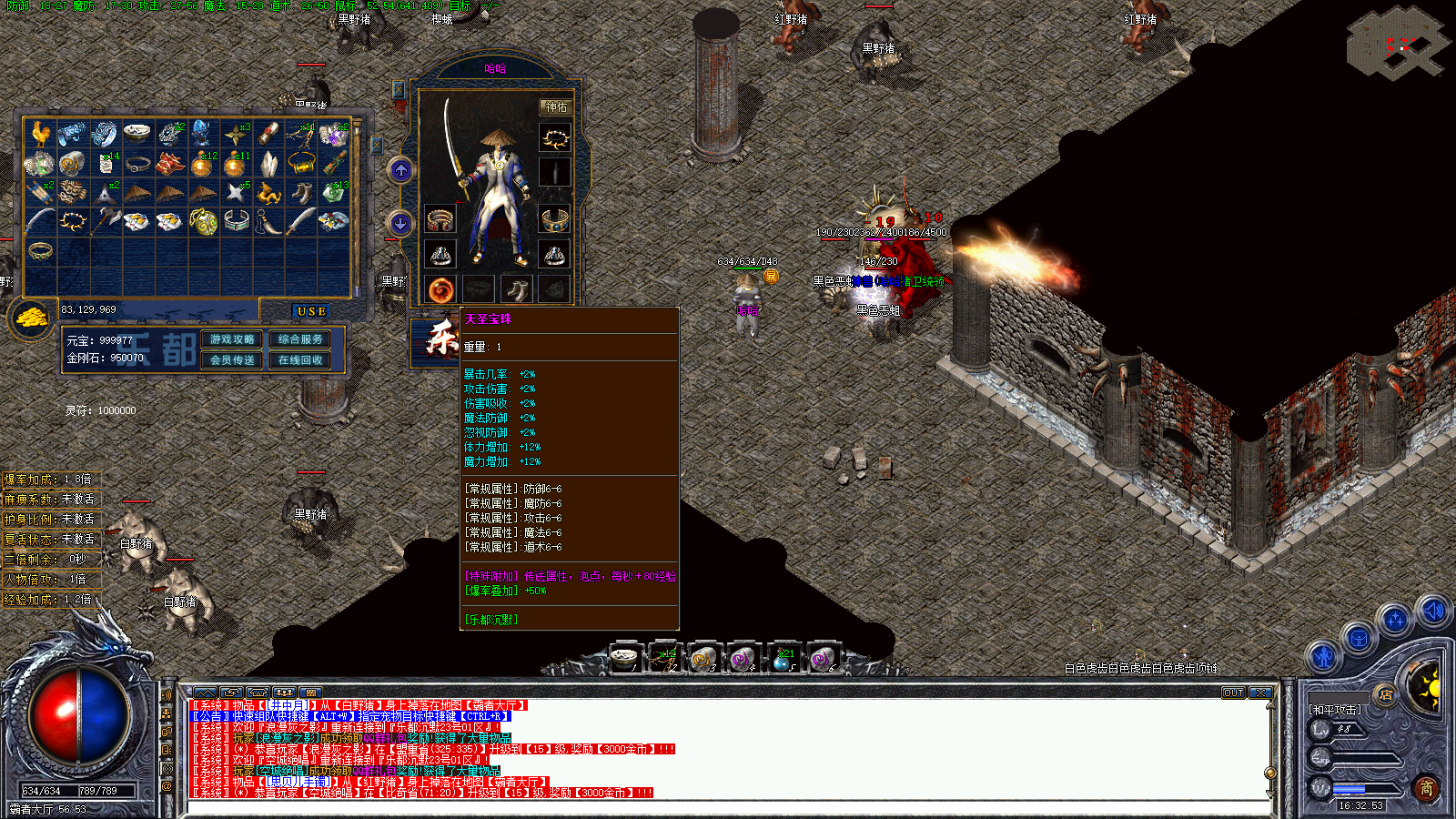Screen dimensions: 1456x819
Task: Select the 会员传送 button
Action: [232, 360]
